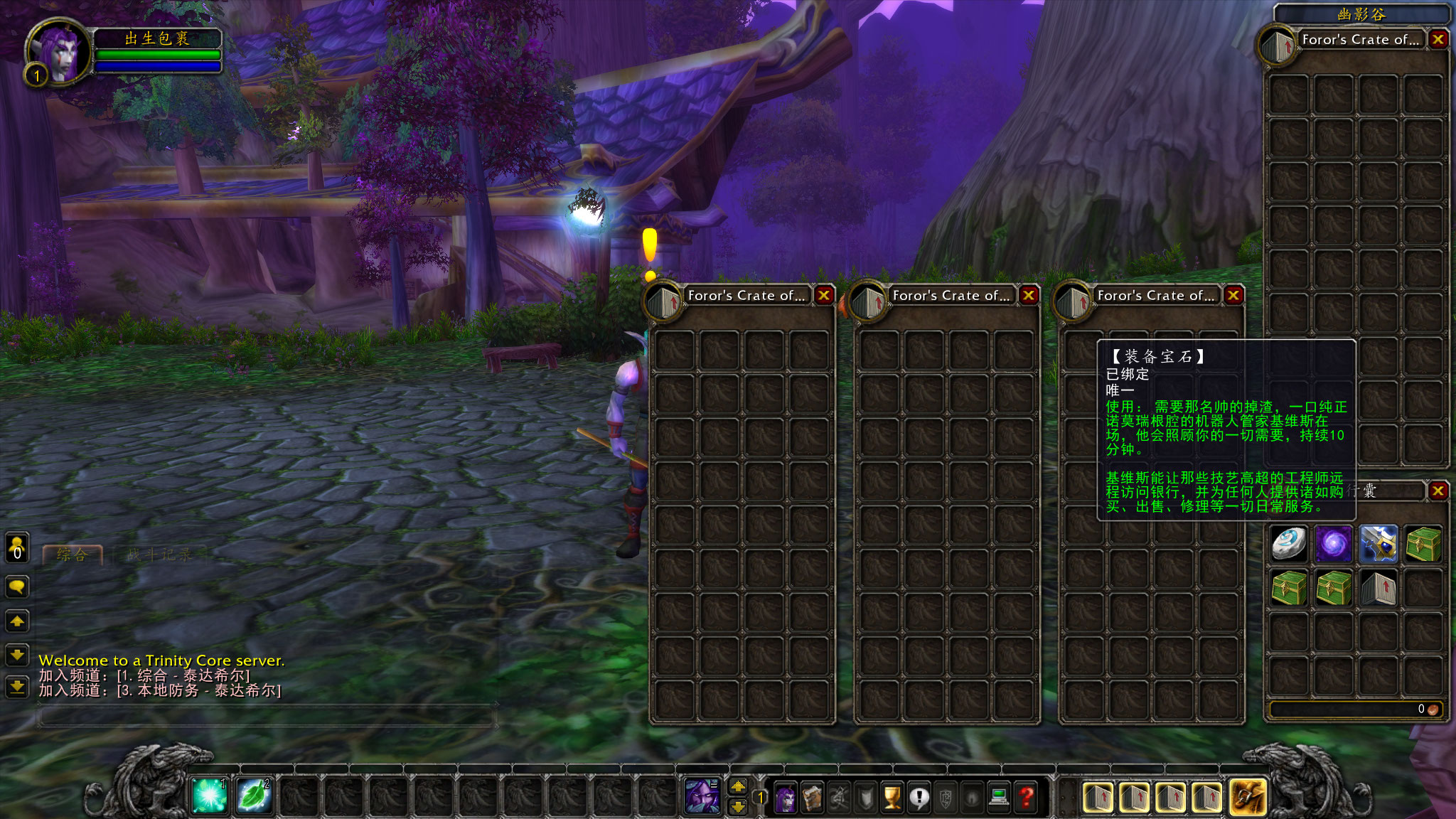The width and height of the screenshot is (1456, 819).
Task: Open the quest log exclamation mark button
Action: pyautogui.click(x=919, y=798)
